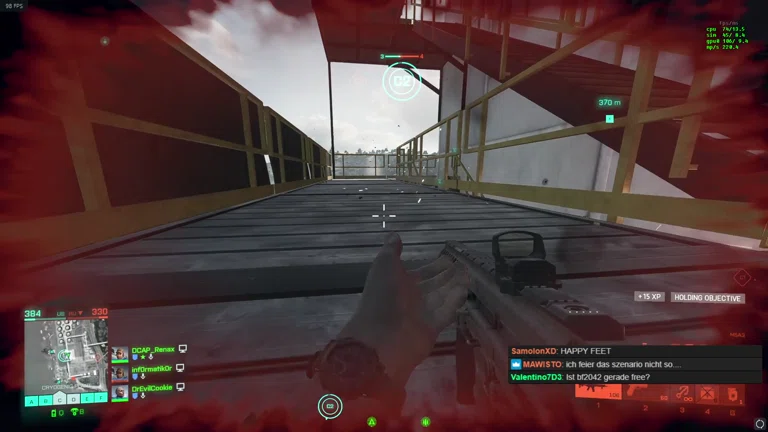
Task: Select the C2 objective marker
Action: point(402,79)
